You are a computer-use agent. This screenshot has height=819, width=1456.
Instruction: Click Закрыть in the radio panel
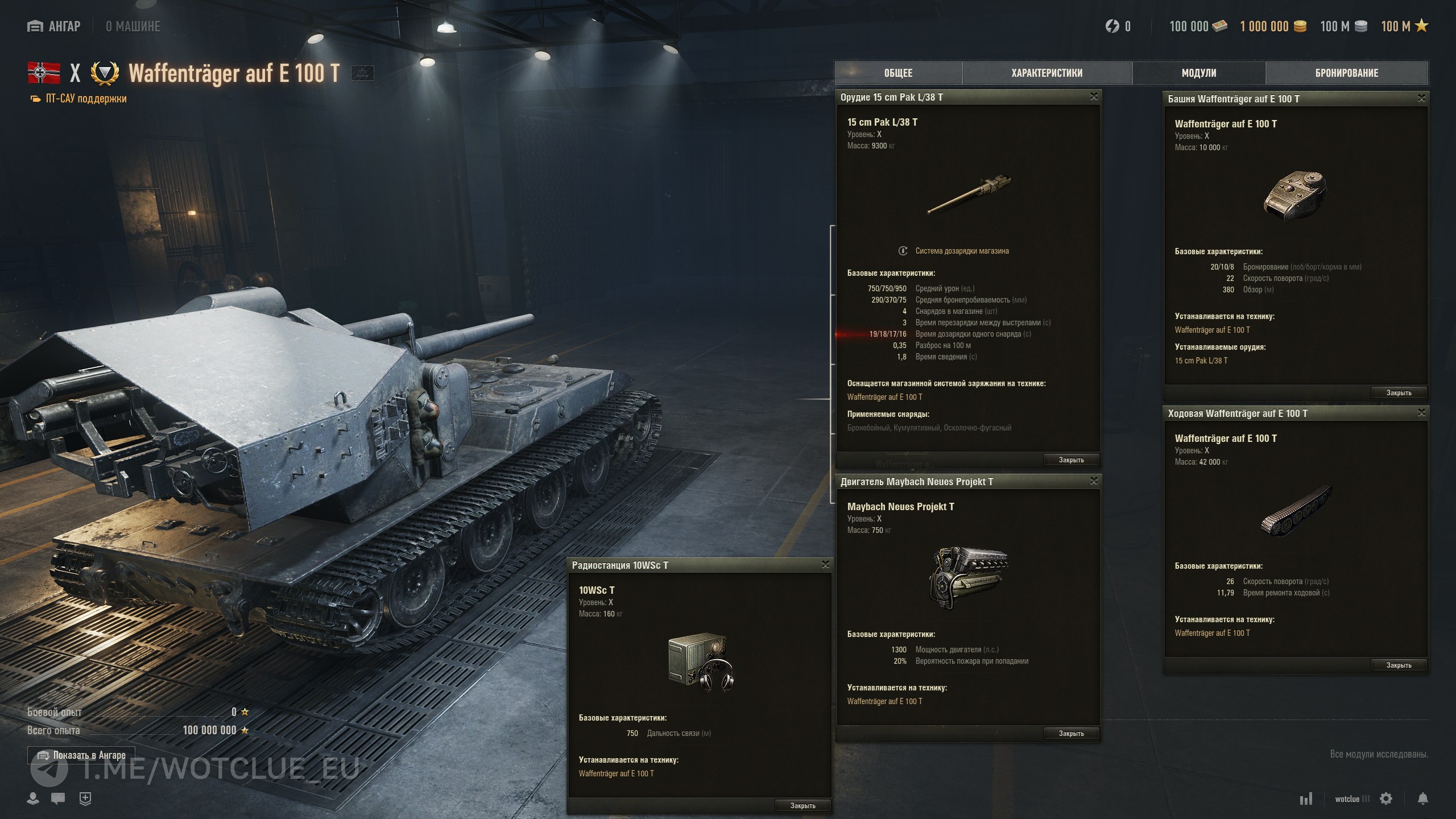click(x=803, y=805)
